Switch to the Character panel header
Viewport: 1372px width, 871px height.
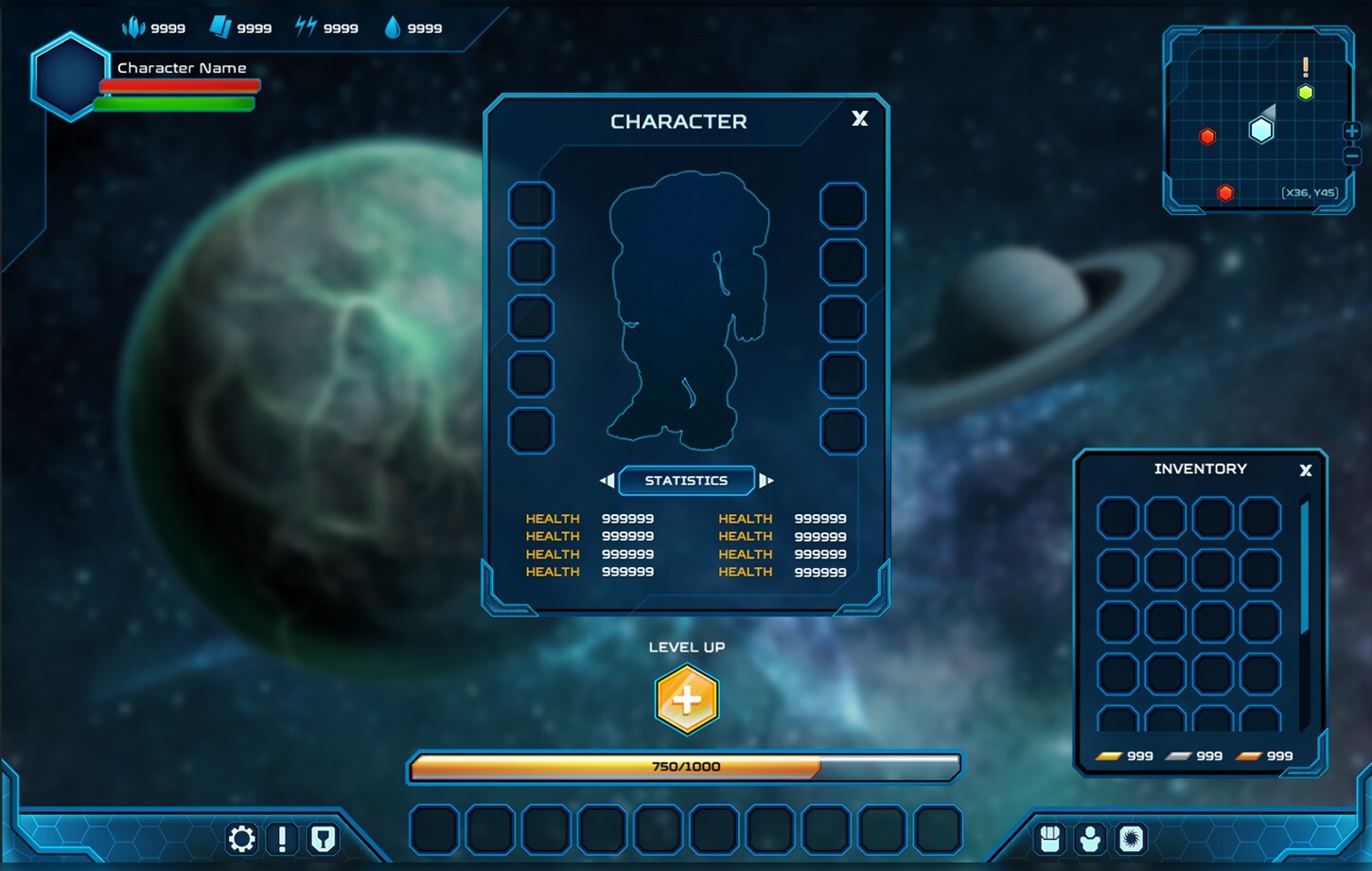[x=678, y=121]
